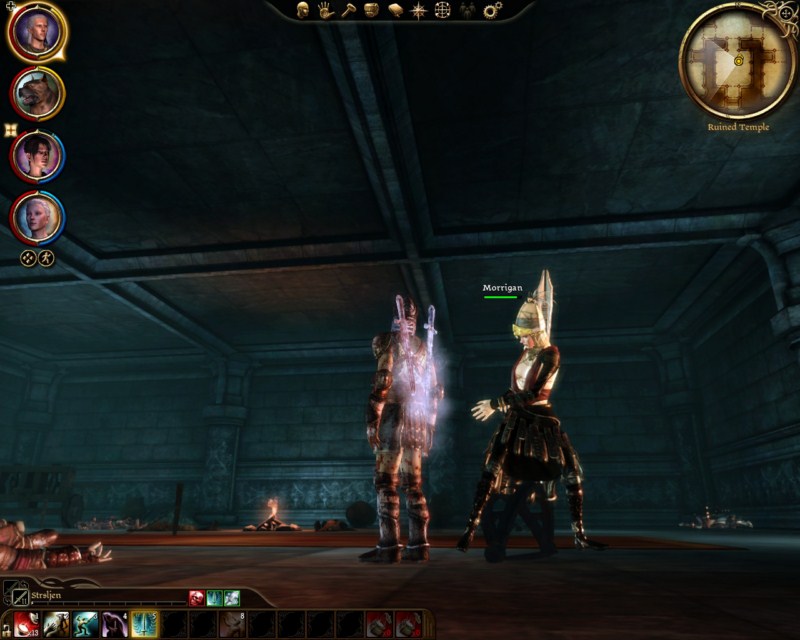This screenshot has height=640, width=800.
Task: Open the world map compass star icon
Action: (x=418, y=10)
